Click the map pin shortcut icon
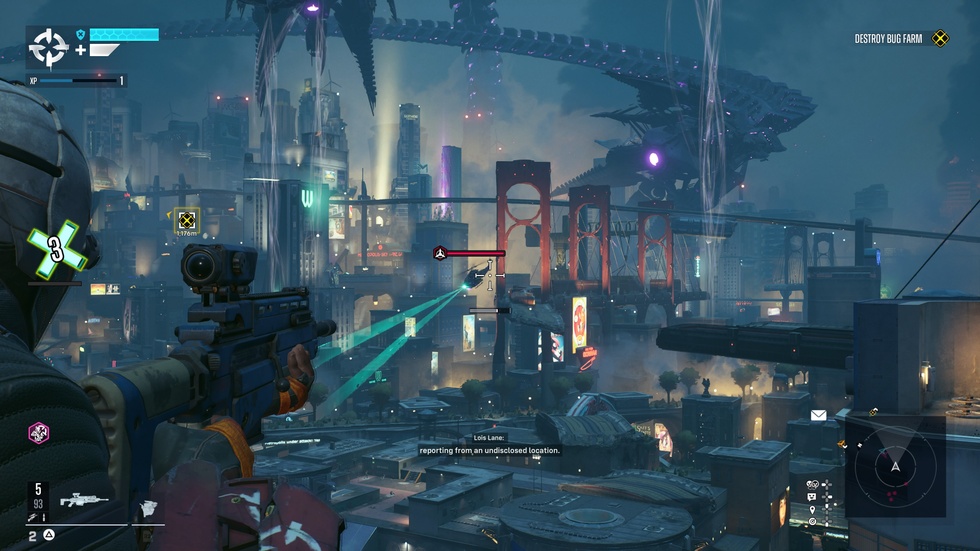Screen dimensions: 980x551 pyautogui.click(x=812, y=510)
